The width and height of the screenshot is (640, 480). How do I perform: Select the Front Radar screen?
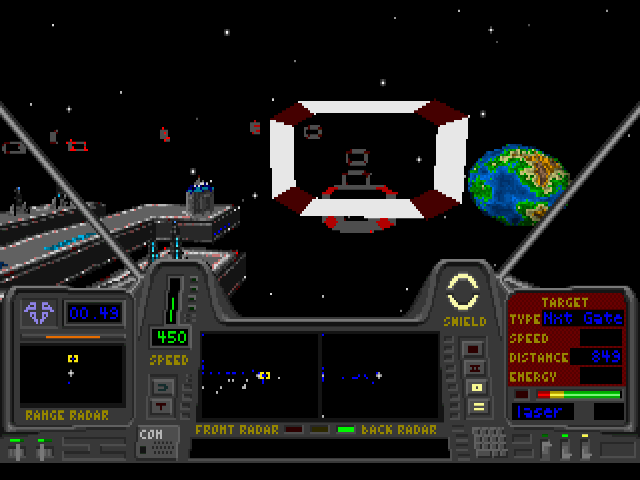tap(258, 375)
